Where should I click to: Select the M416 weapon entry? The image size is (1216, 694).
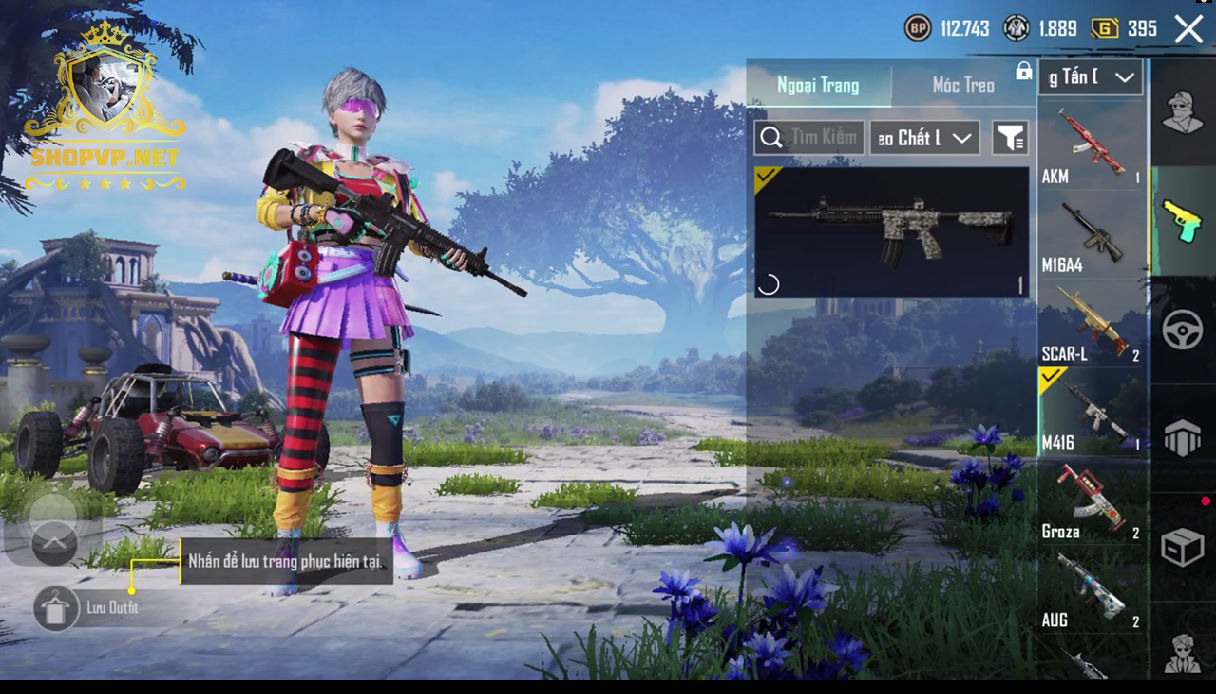pos(1091,412)
